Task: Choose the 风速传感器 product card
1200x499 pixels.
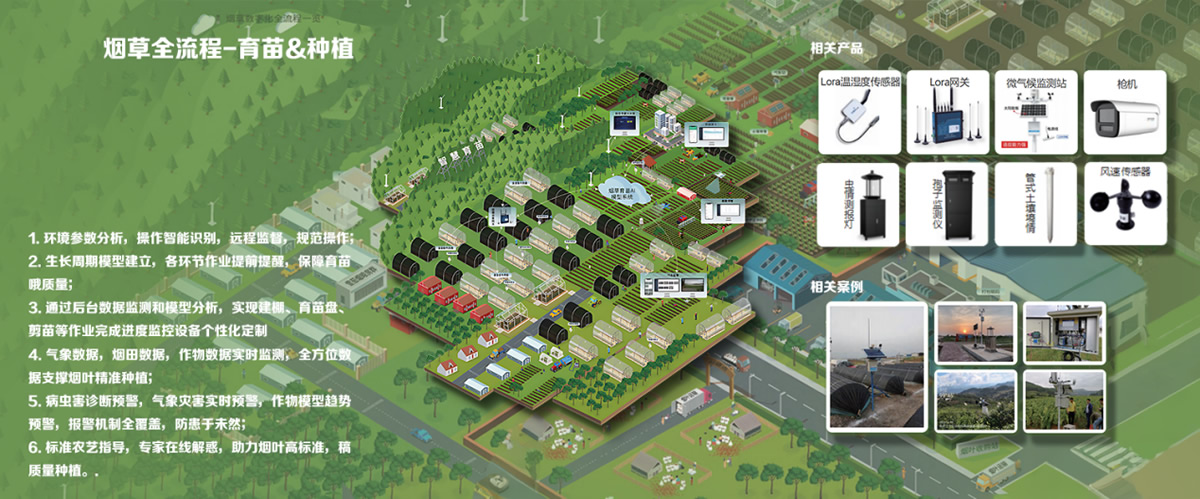Action: (x=1124, y=205)
